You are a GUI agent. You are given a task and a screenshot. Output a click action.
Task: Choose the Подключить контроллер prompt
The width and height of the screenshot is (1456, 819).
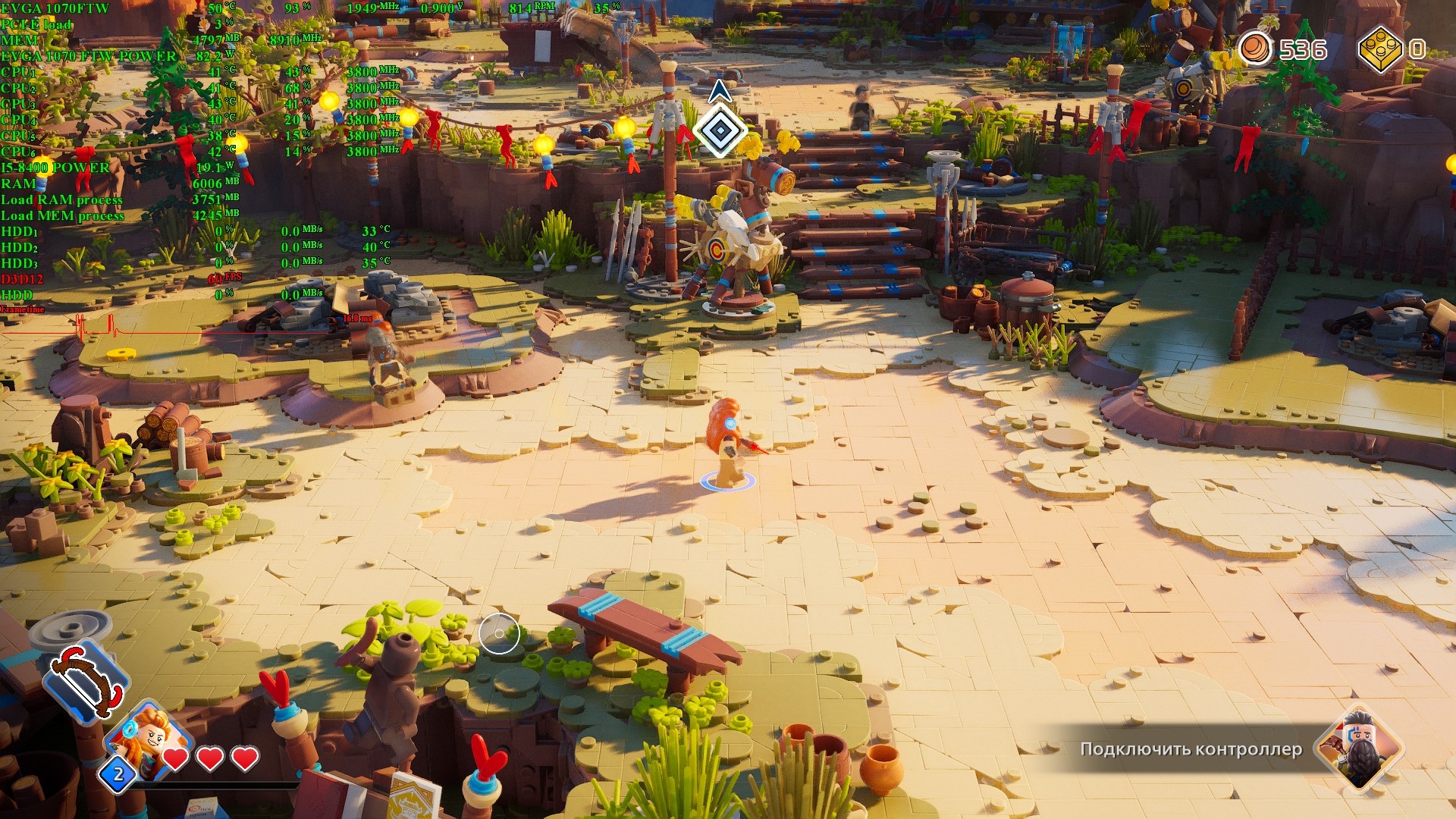tap(1191, 749)
